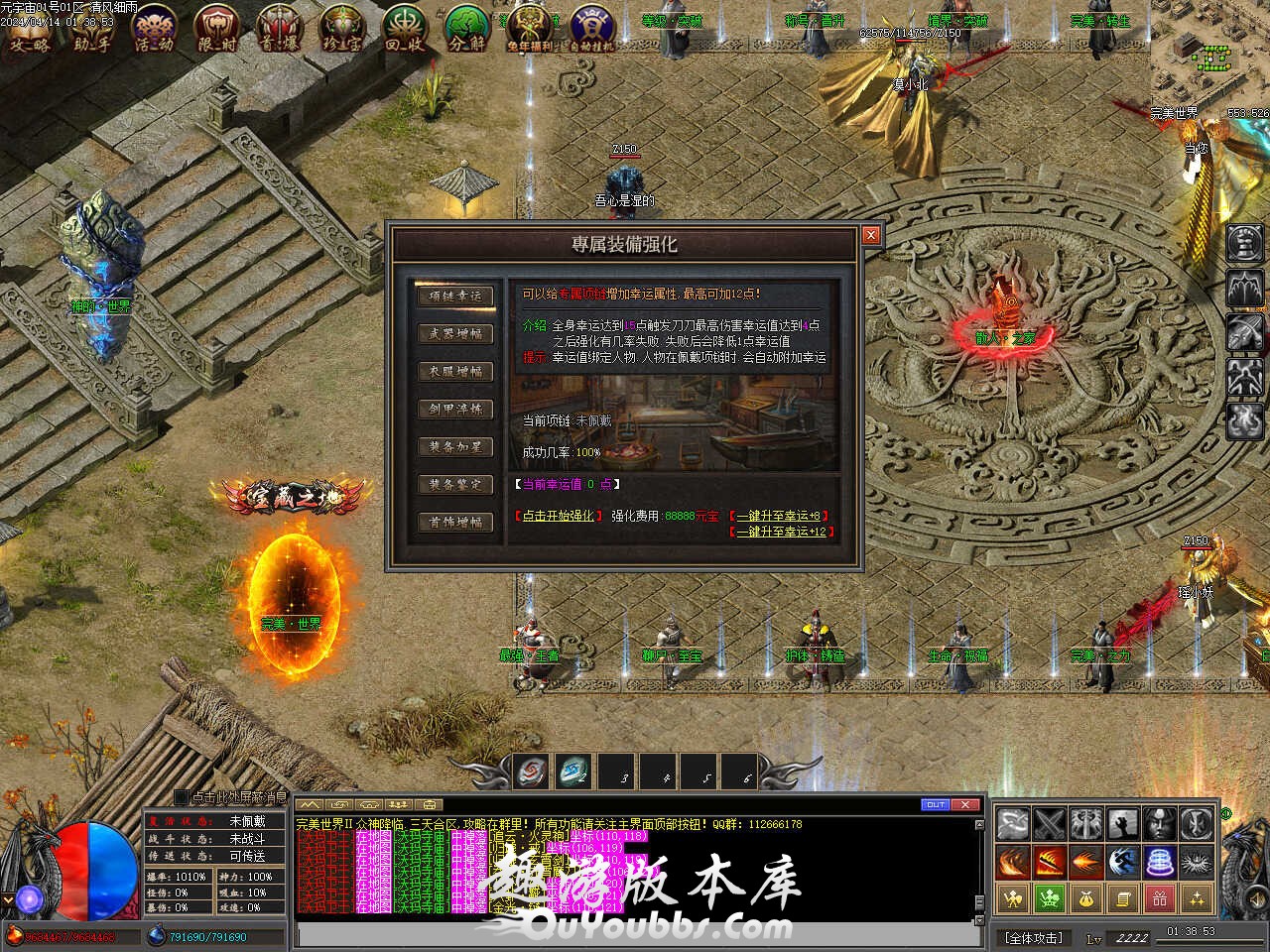1270x952 pixels.
Task: Toggle the 自动挂机 auto-battle icon
Action: click(x=591, y=28)
